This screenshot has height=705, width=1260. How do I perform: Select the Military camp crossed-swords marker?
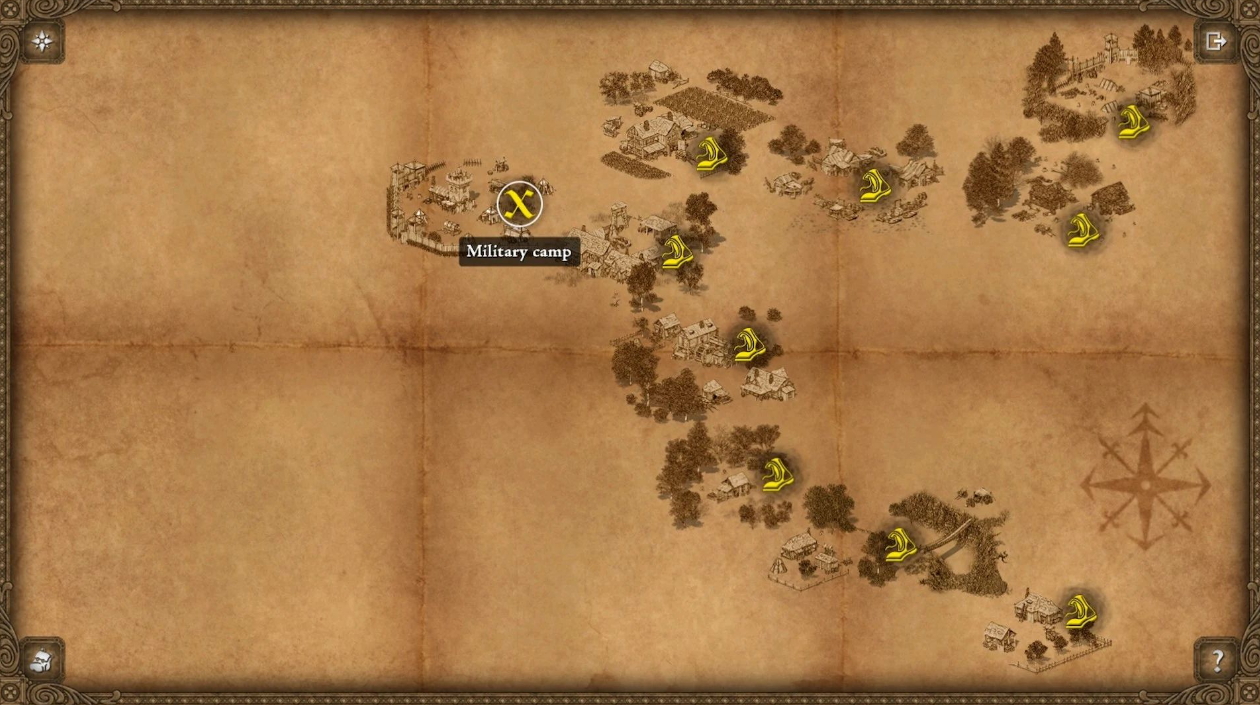click(x=519, y=204)
